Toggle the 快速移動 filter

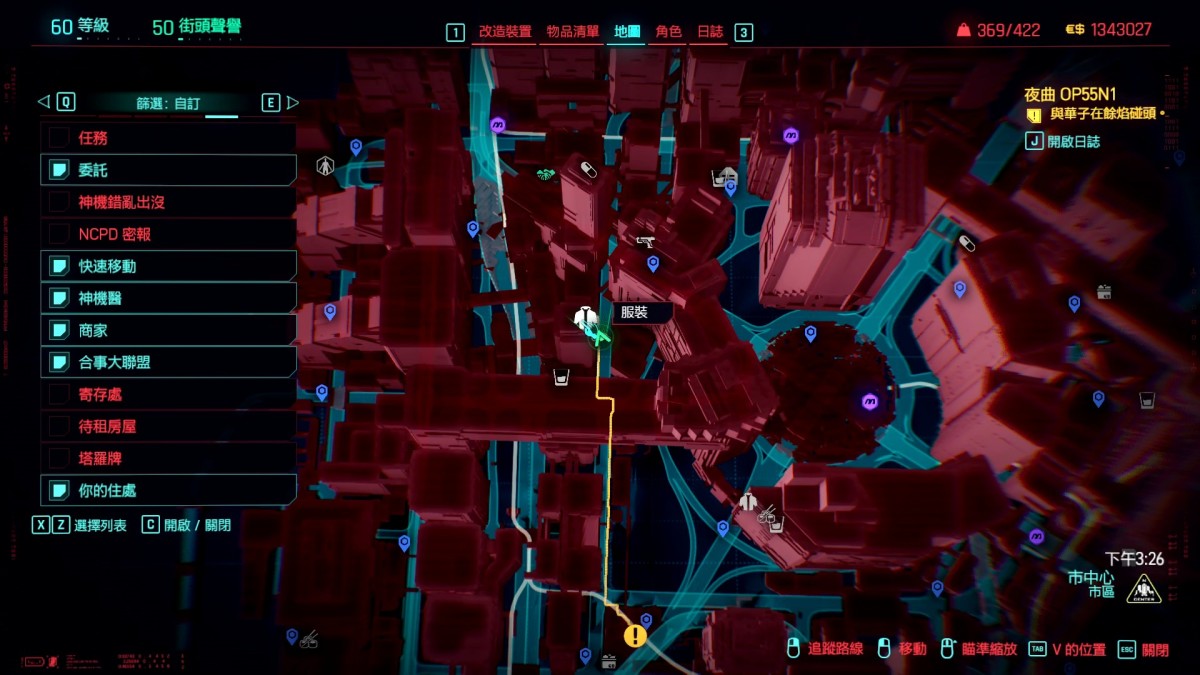pos(168,266)
